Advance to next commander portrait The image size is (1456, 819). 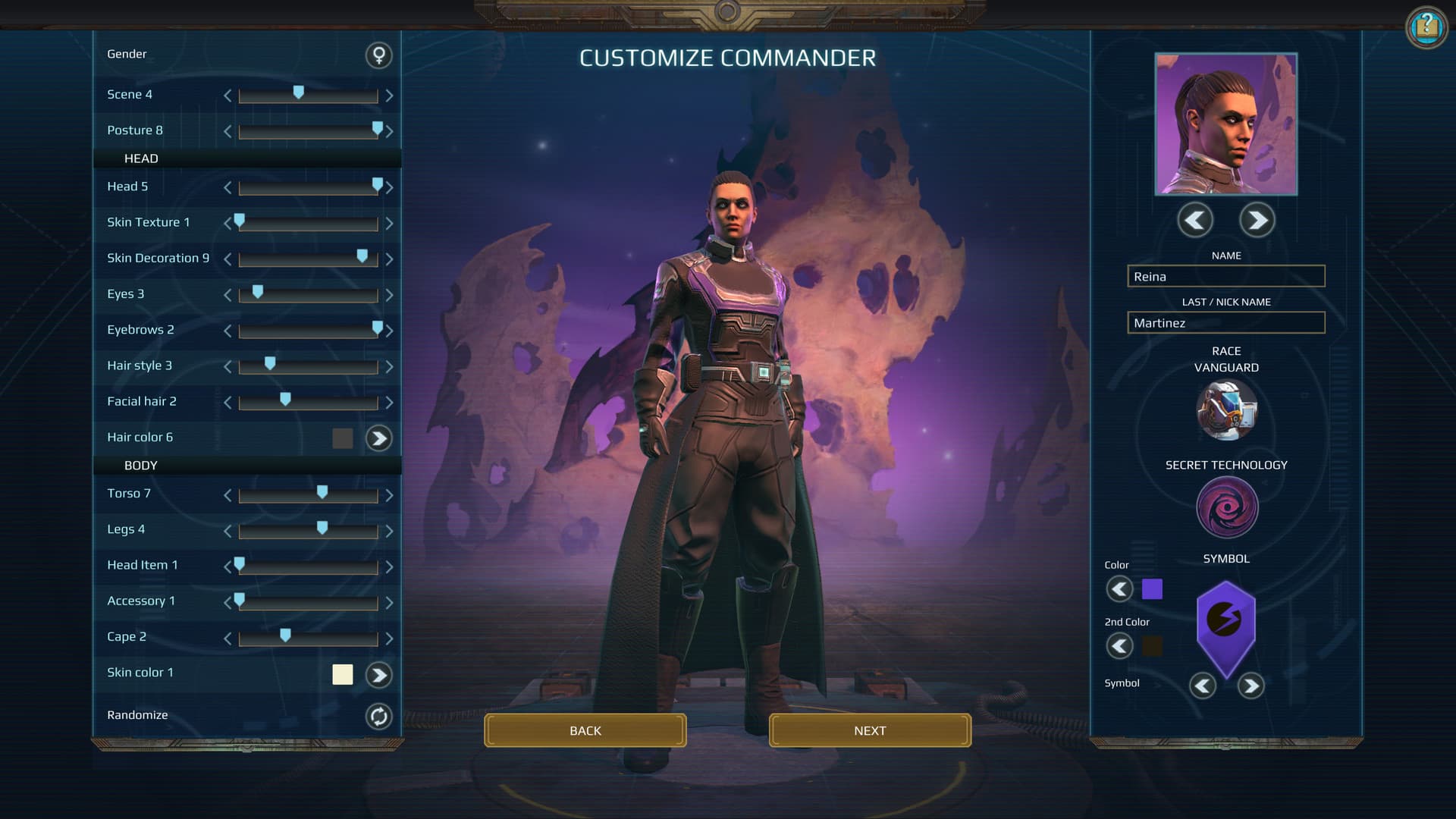click(1257, 221)
